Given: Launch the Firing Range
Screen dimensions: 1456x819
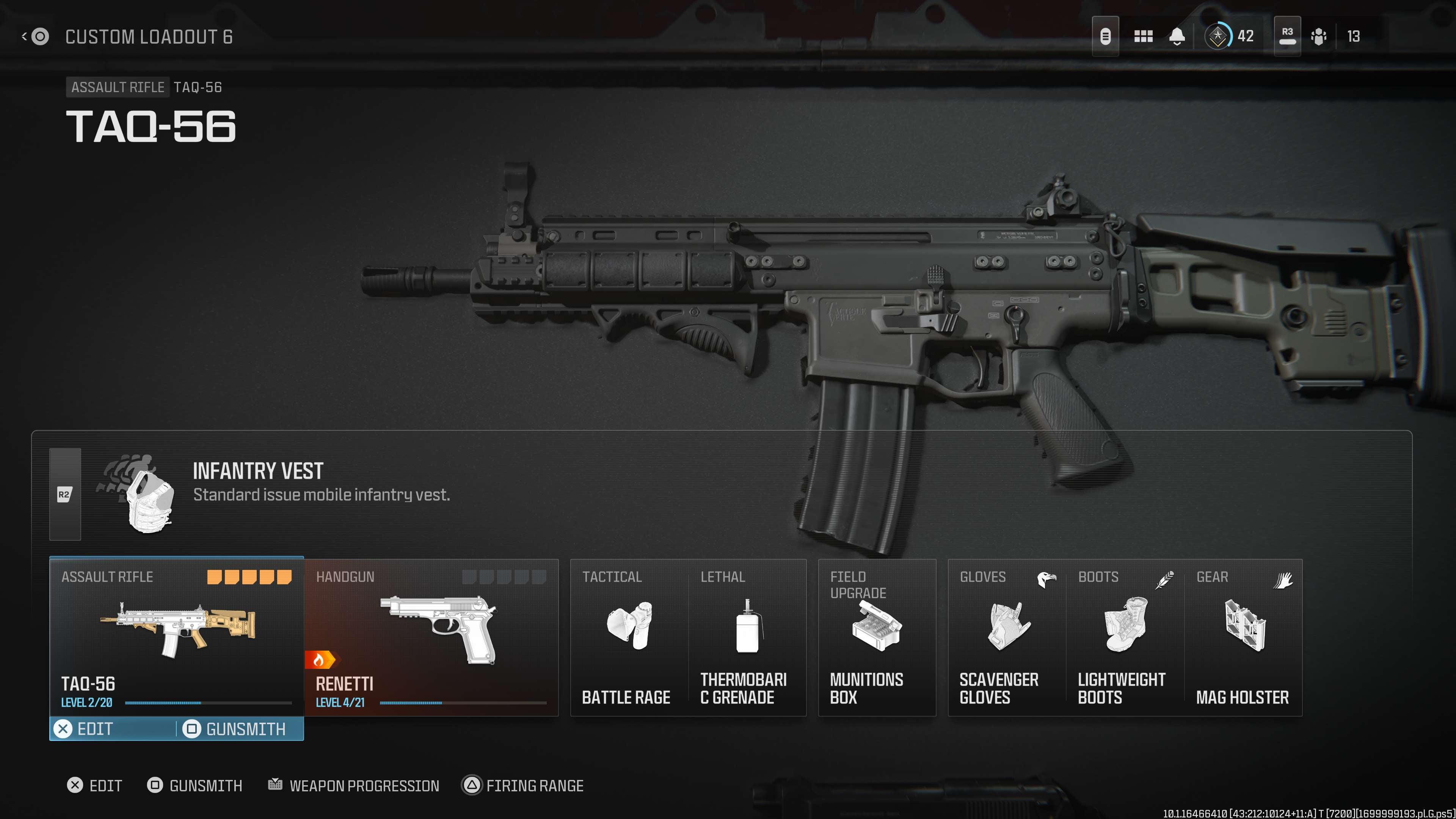Looking at the screenshot, I should click(523, 786).
